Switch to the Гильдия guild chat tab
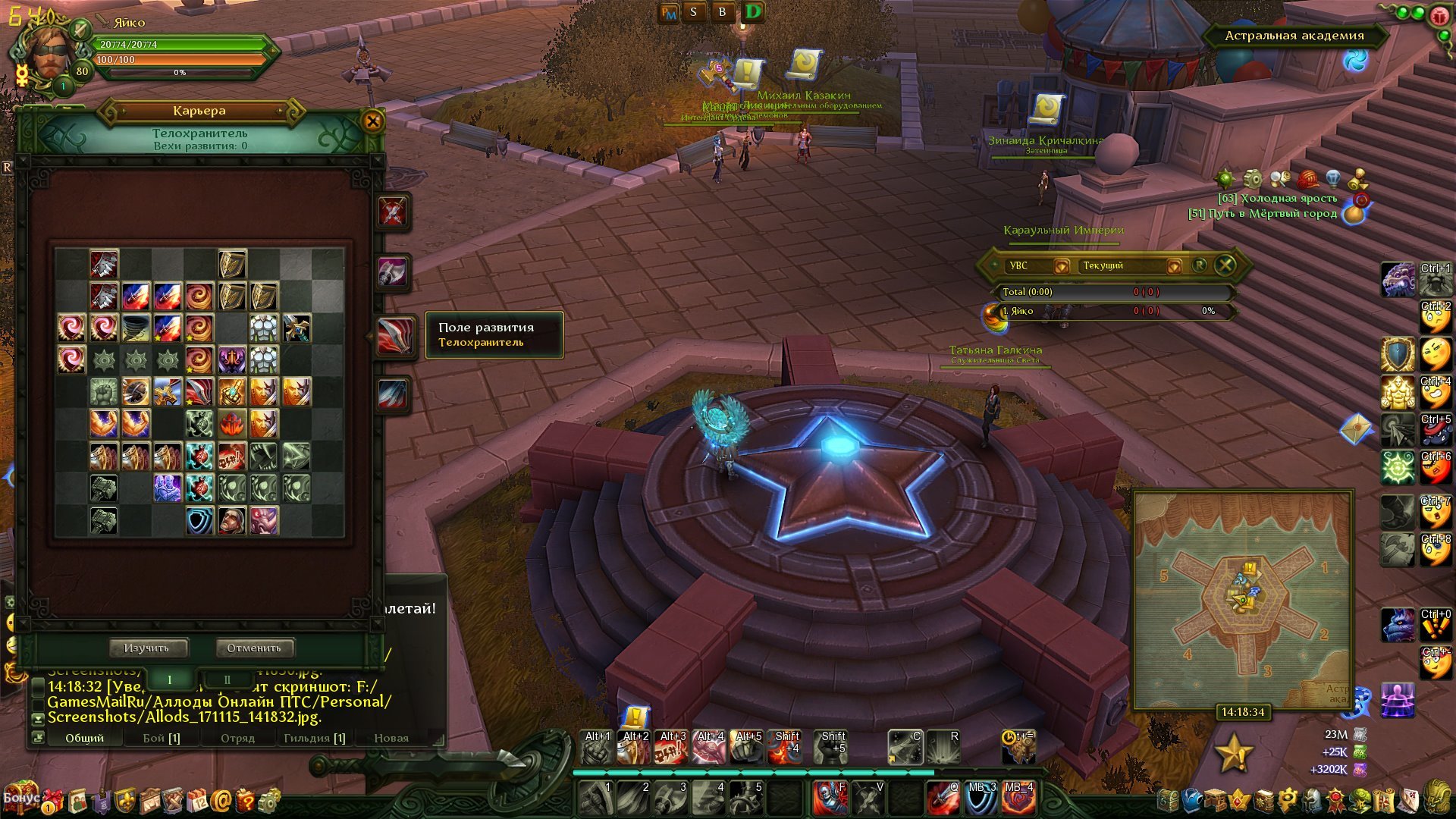This screenshot has width=1456, height=819. coord(314,738)
